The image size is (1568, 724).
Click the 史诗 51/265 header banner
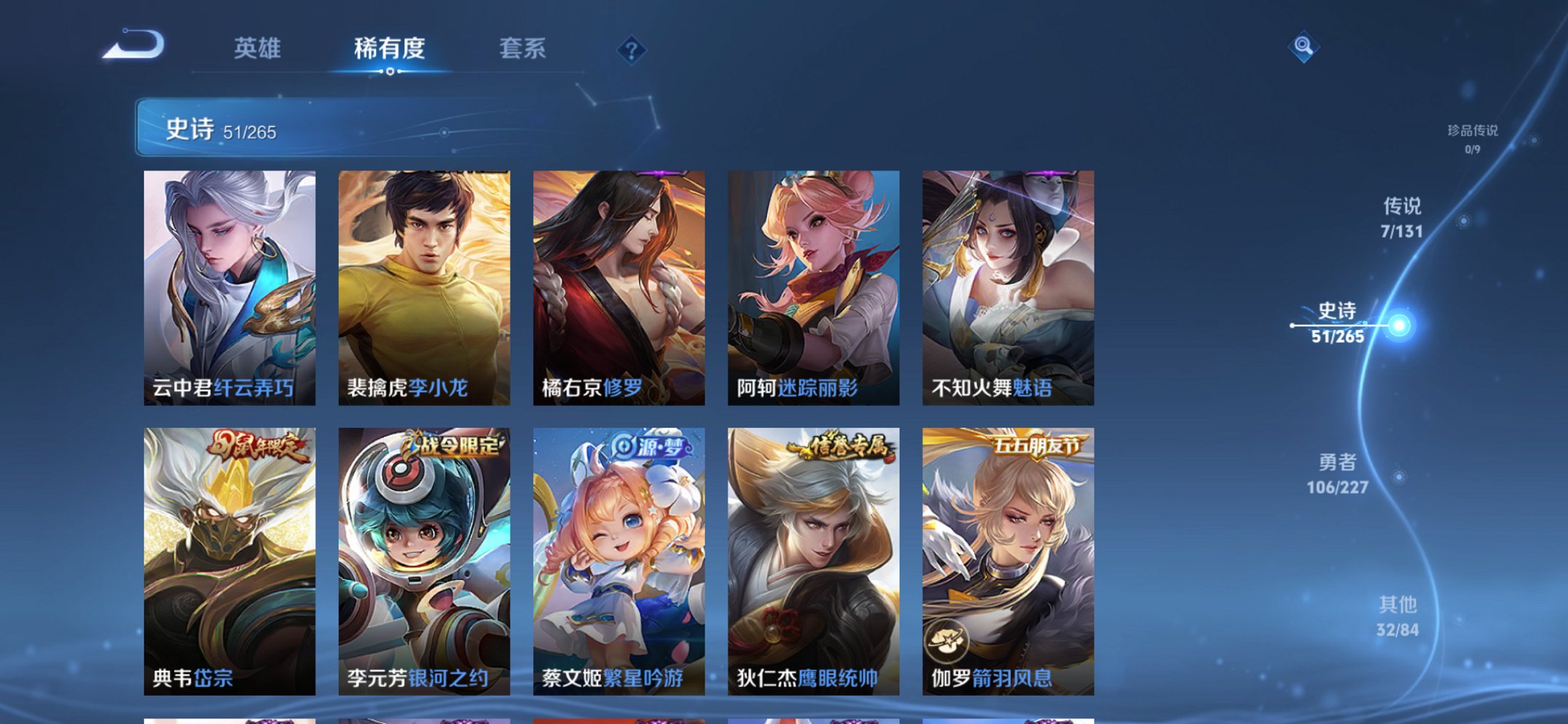[x=321, y=131]
